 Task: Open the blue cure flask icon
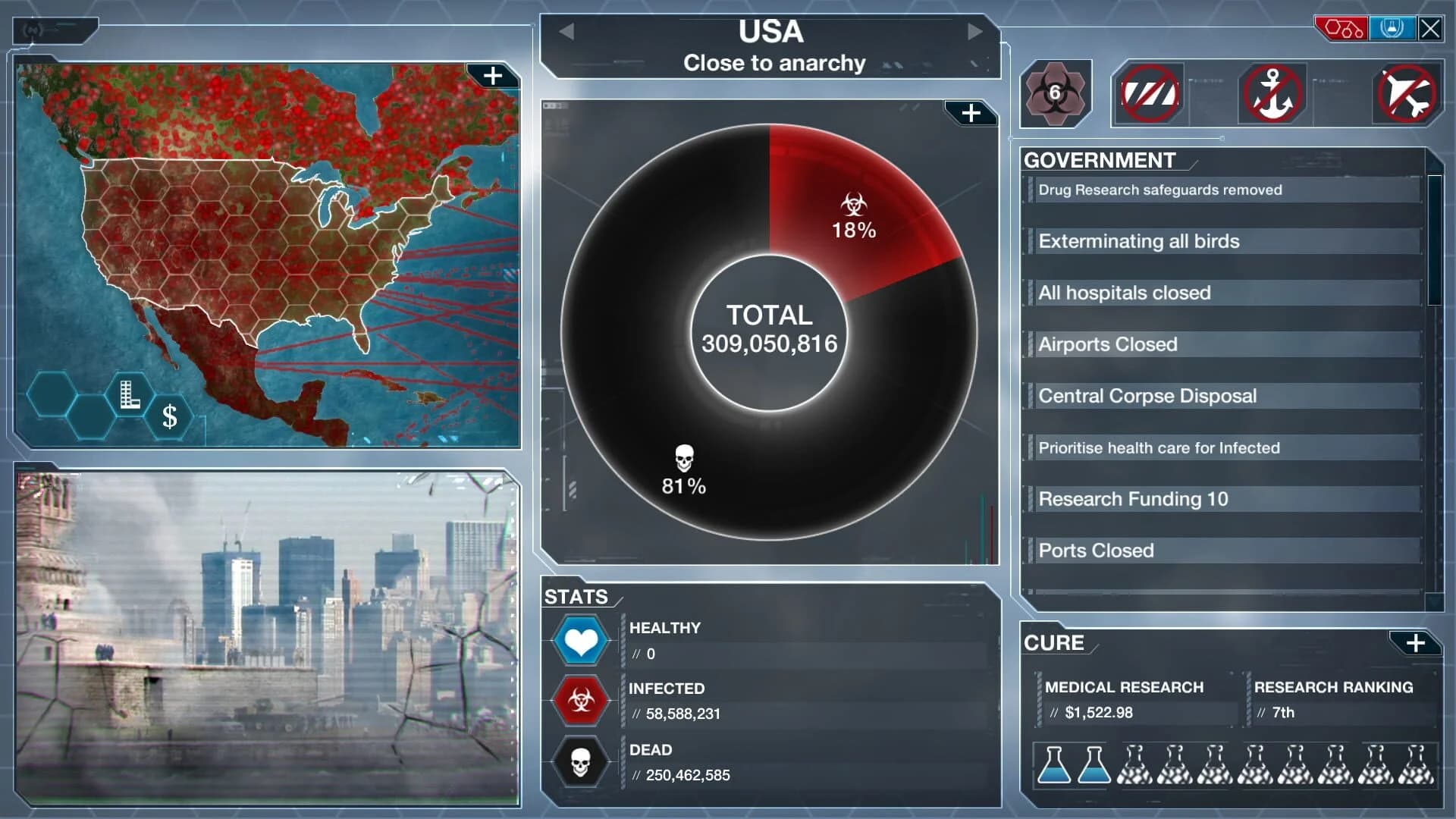tap(1392, 29)
